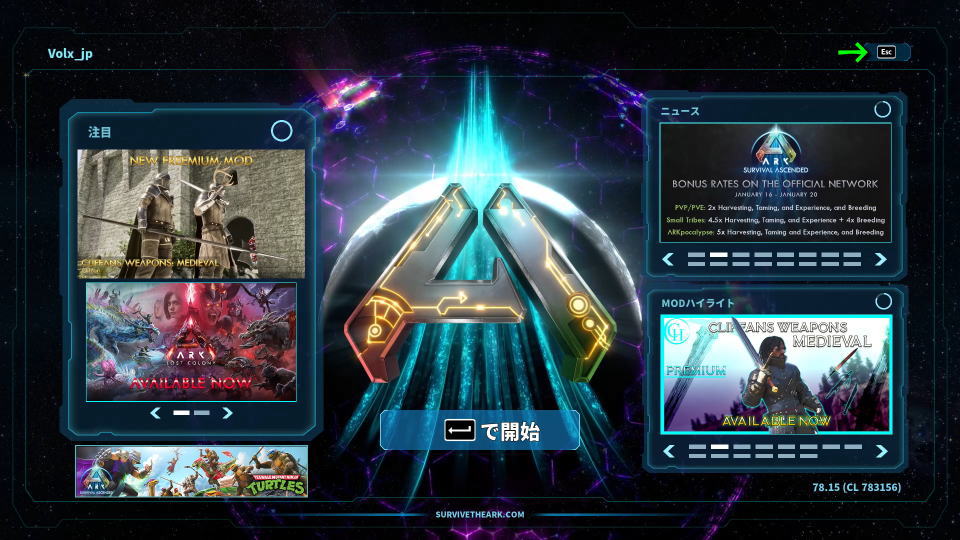Open the Cliffans Weapons Medieval featured banner

191,213
